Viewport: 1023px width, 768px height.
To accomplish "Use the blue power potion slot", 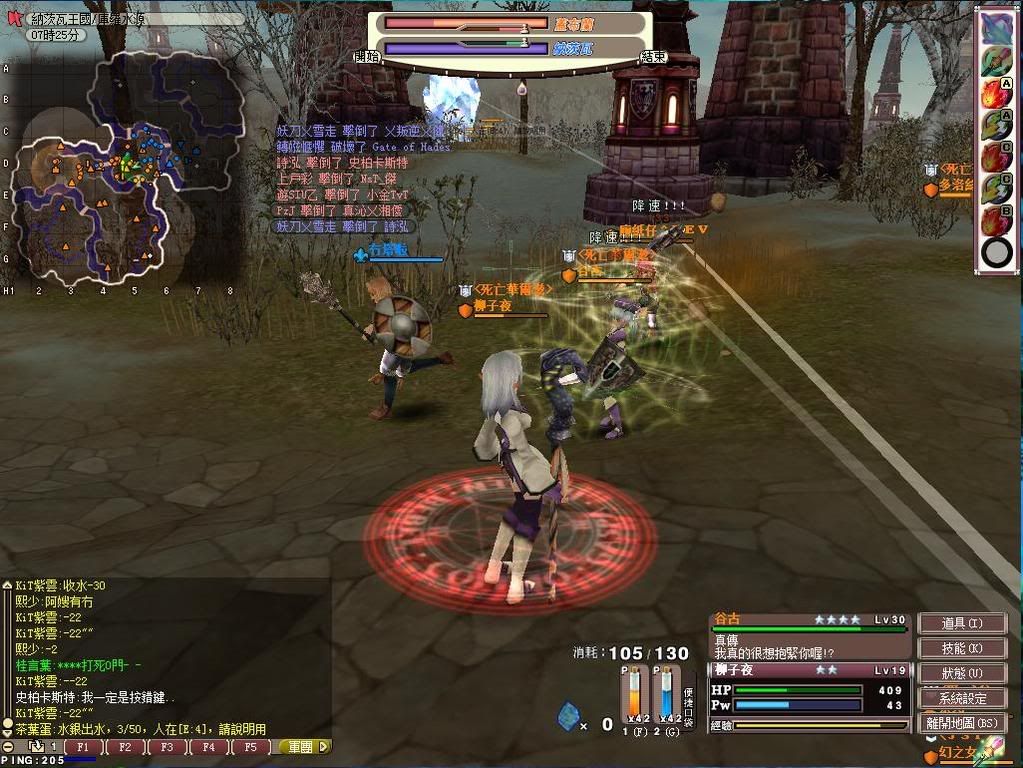I will [x=665, y=693].
